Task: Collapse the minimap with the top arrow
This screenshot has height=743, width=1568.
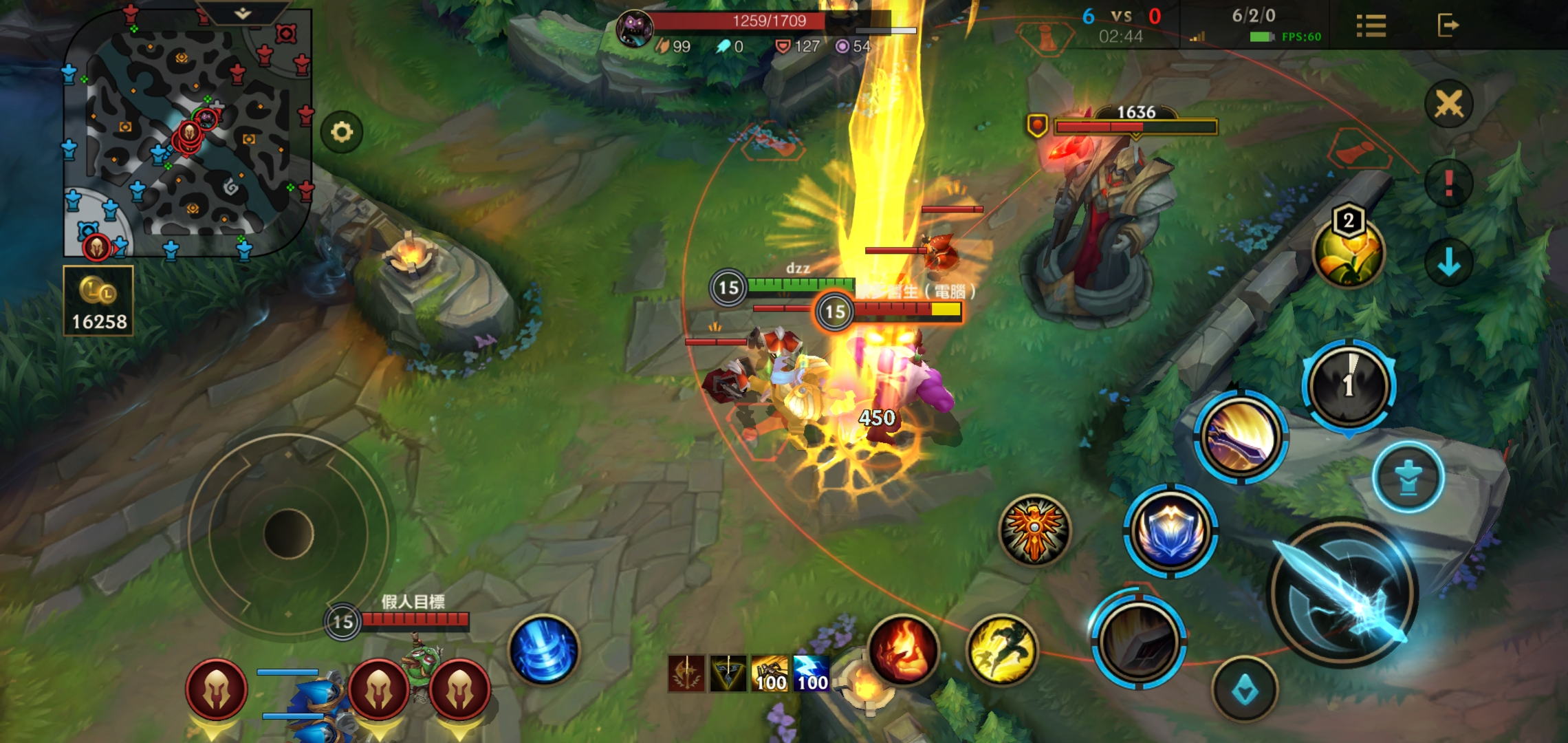Action: pyautogui.click(x=242, y=13)
